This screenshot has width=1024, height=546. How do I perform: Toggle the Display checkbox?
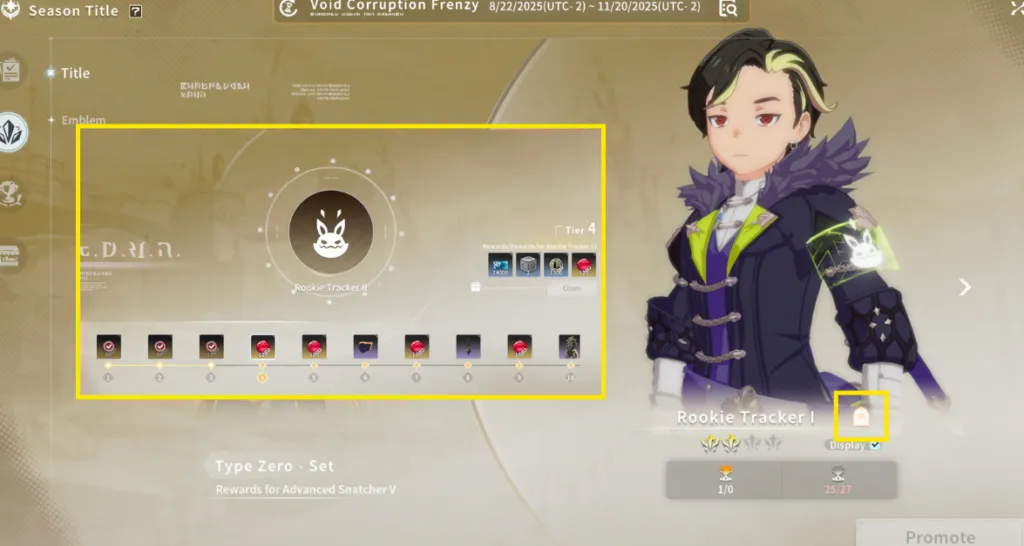[876, 445]
